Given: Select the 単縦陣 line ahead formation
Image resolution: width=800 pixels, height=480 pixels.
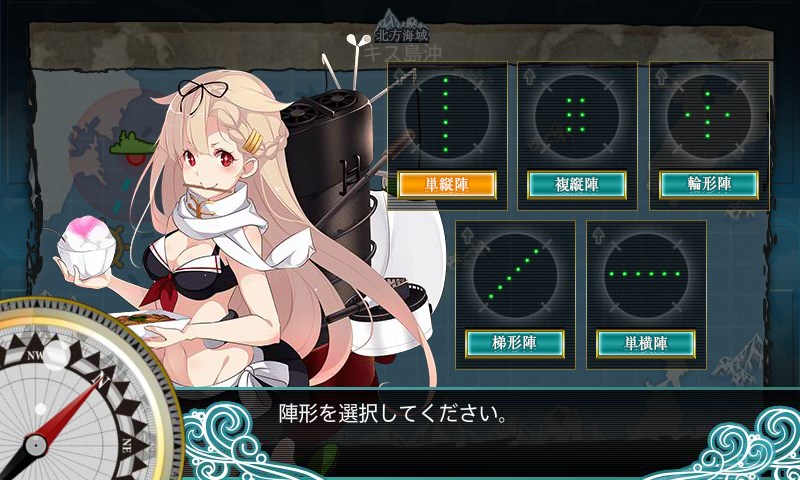Looking at the screenshot, I should [447, 185].
